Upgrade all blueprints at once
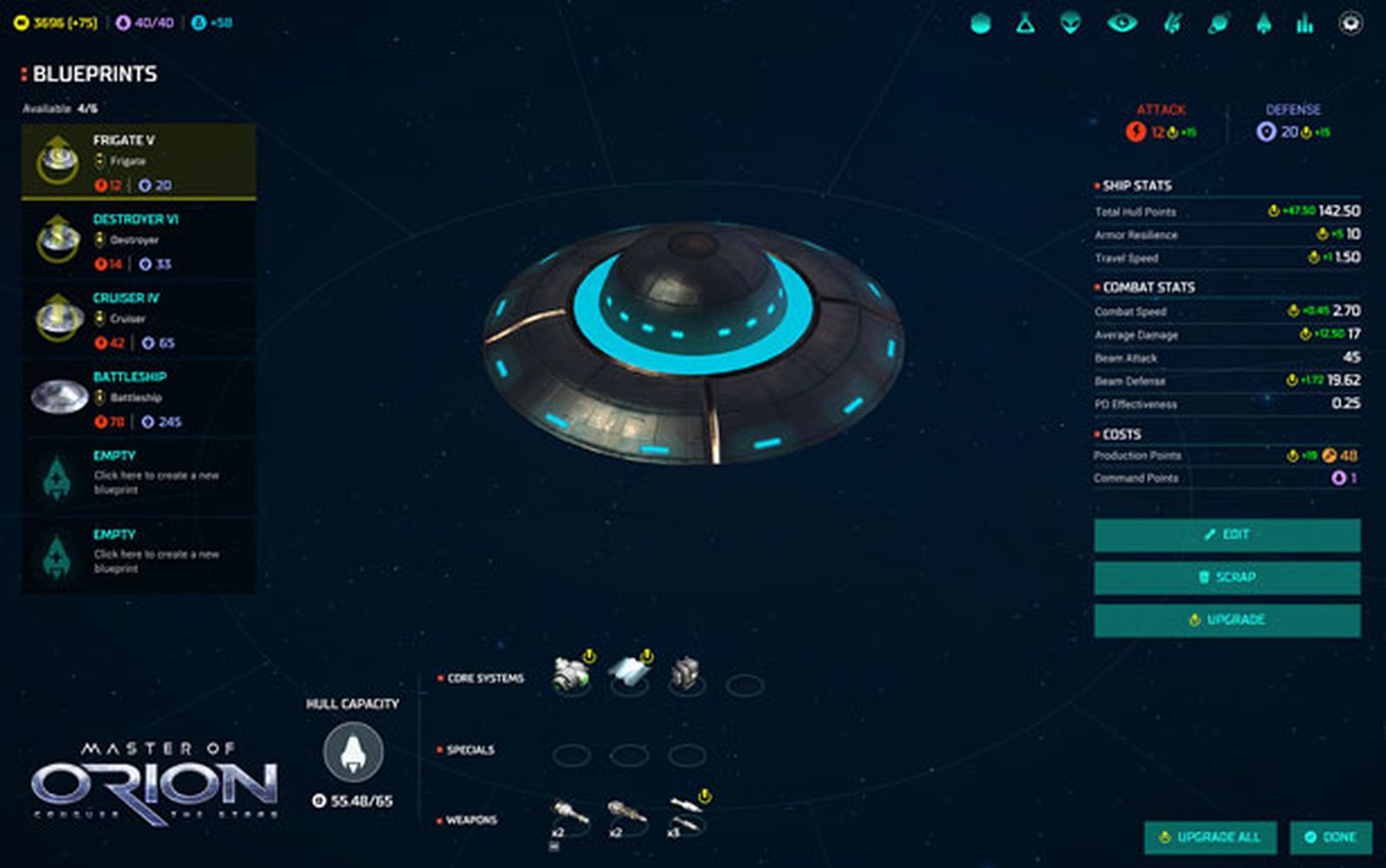 tap(1210, 837)
